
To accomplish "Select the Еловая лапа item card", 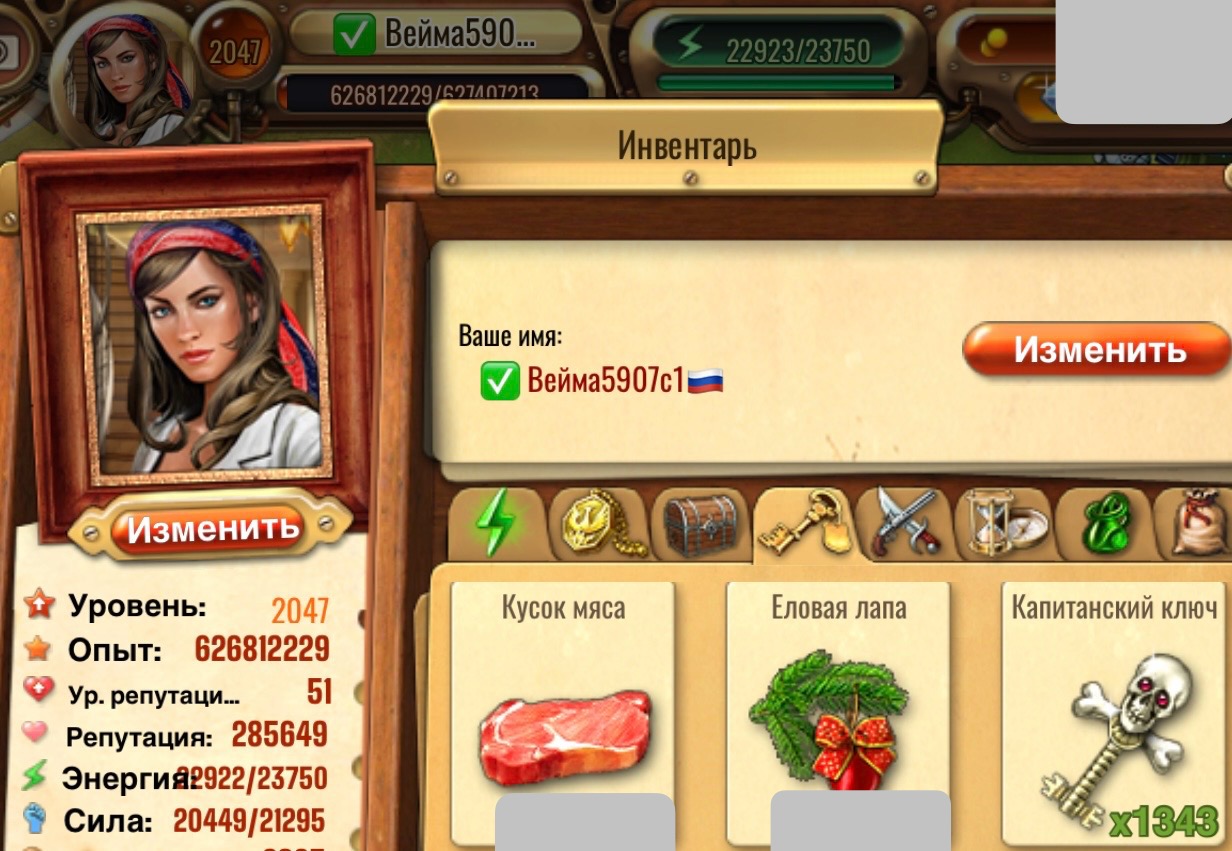I will pyautogui.click(x=838, y=712).
